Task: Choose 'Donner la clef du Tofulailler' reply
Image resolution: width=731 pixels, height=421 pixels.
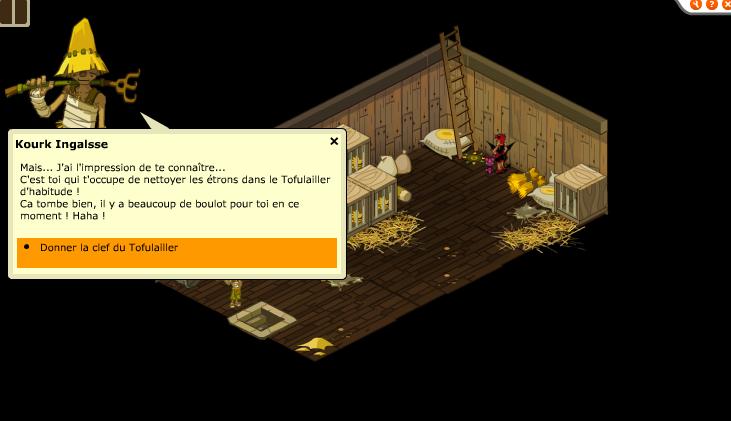Action: click(109, 248)
